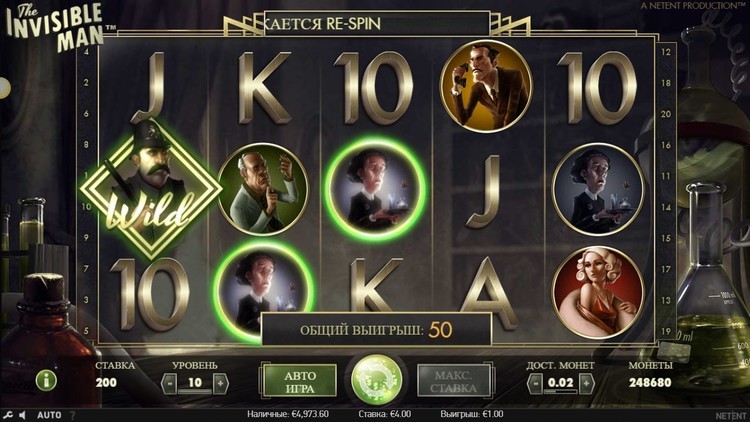Open help with the question mark icon
Image resolution: width=750 pixels, height=422 pixels.
[x=72, y=415]
